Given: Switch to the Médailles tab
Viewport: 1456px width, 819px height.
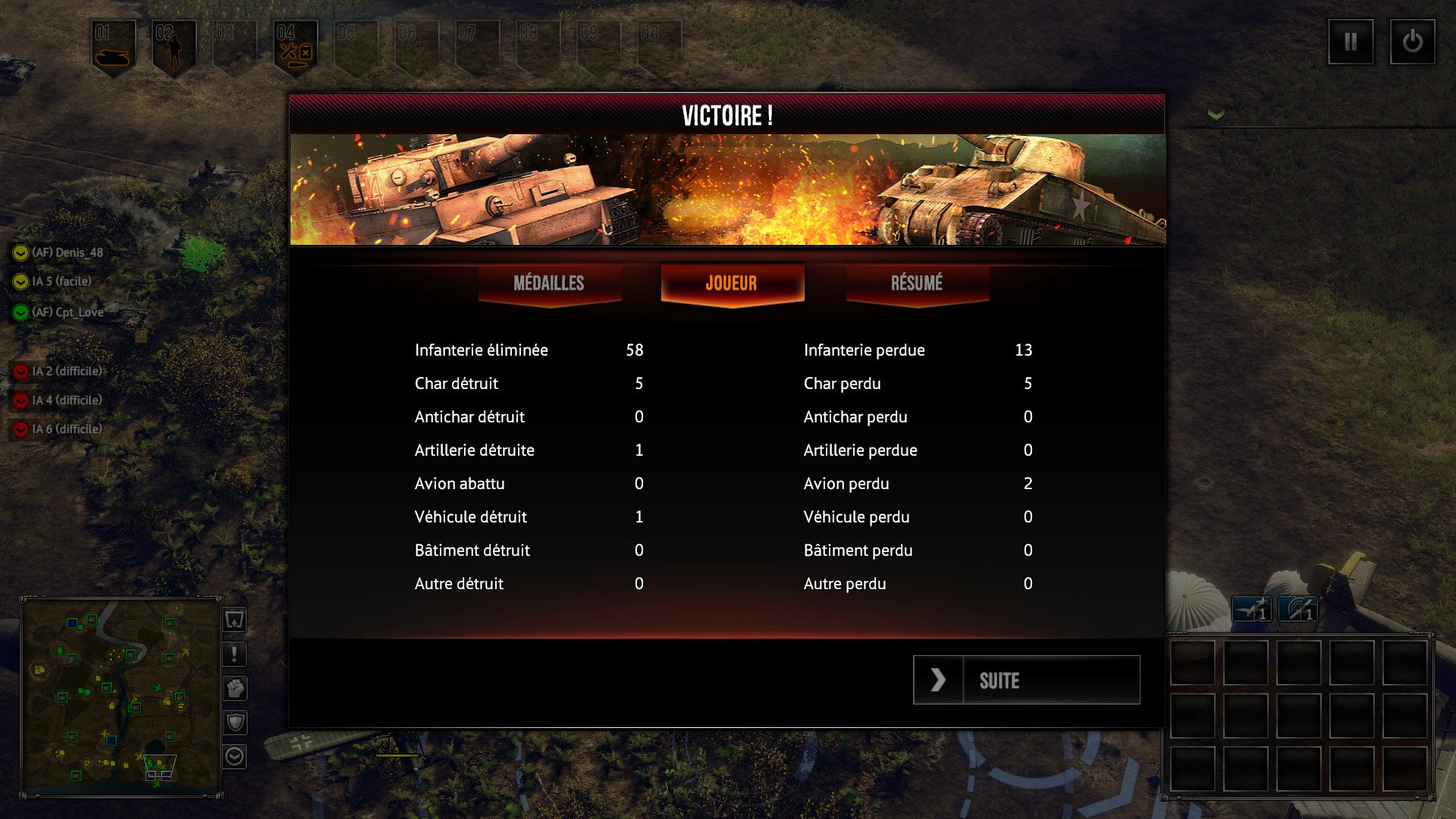Looking at the screenshot, I should 549,284.
